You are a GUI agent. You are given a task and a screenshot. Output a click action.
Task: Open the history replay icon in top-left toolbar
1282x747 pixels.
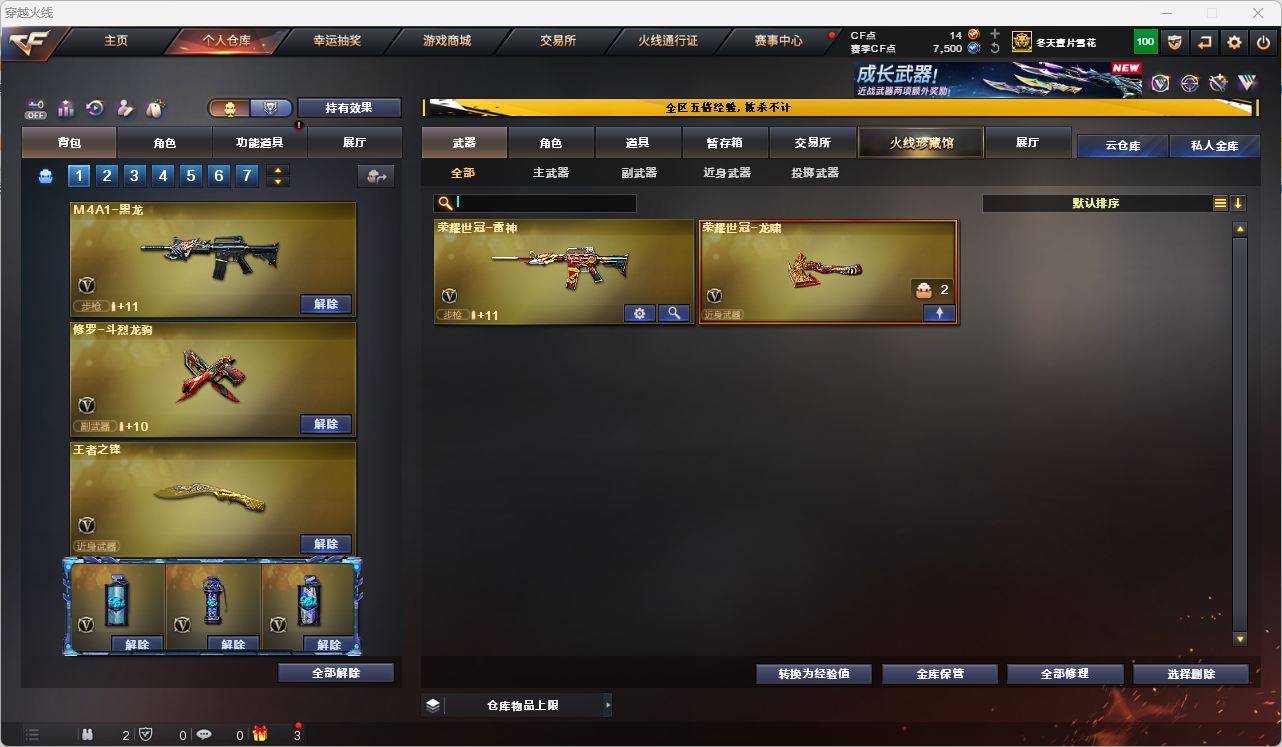pos(96,108)
